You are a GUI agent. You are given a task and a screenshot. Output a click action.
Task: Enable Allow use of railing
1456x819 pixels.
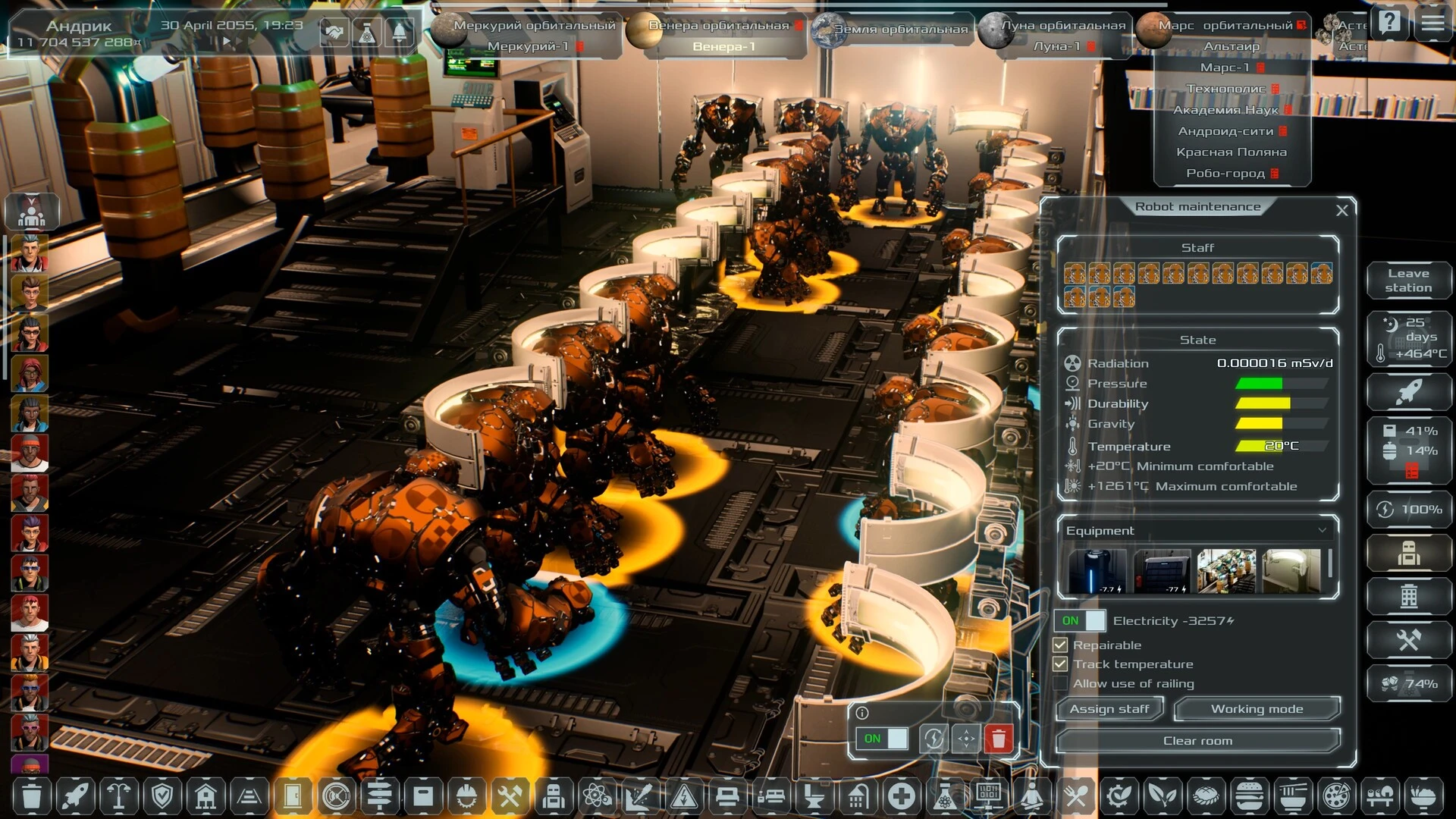(1060, 684)
